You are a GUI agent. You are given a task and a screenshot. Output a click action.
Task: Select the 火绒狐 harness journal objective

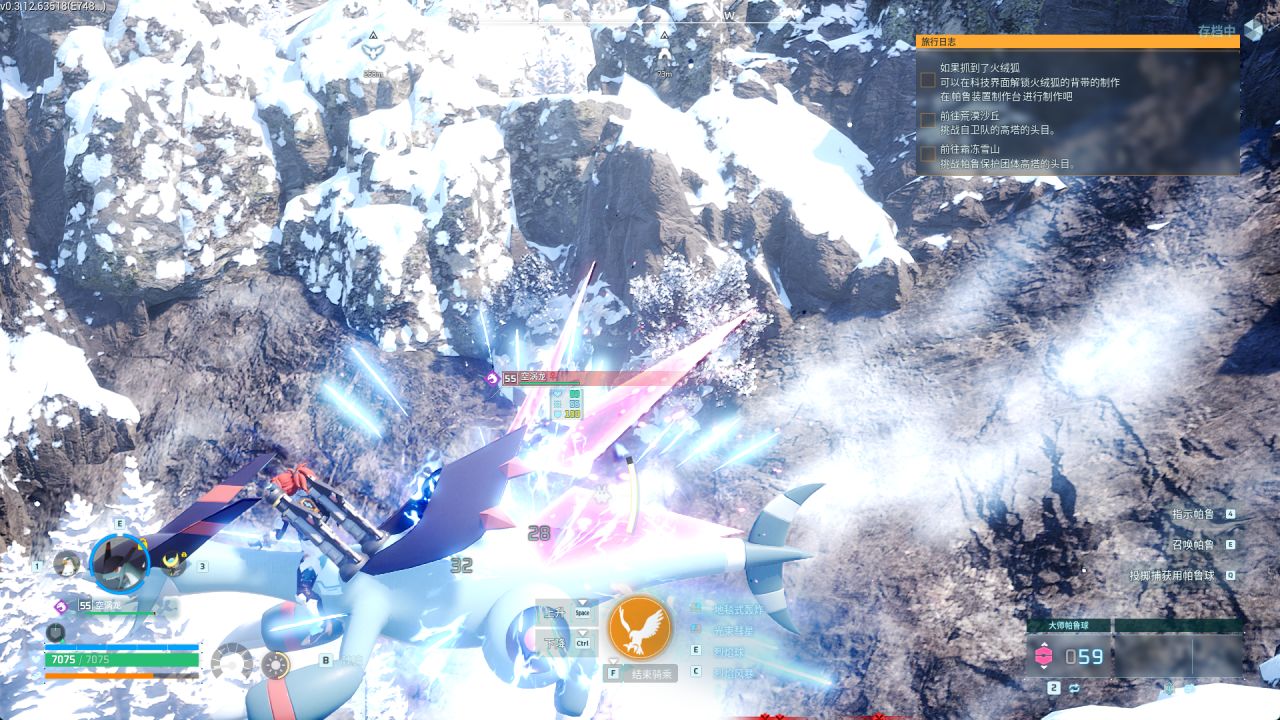[x=1029, y=82]
